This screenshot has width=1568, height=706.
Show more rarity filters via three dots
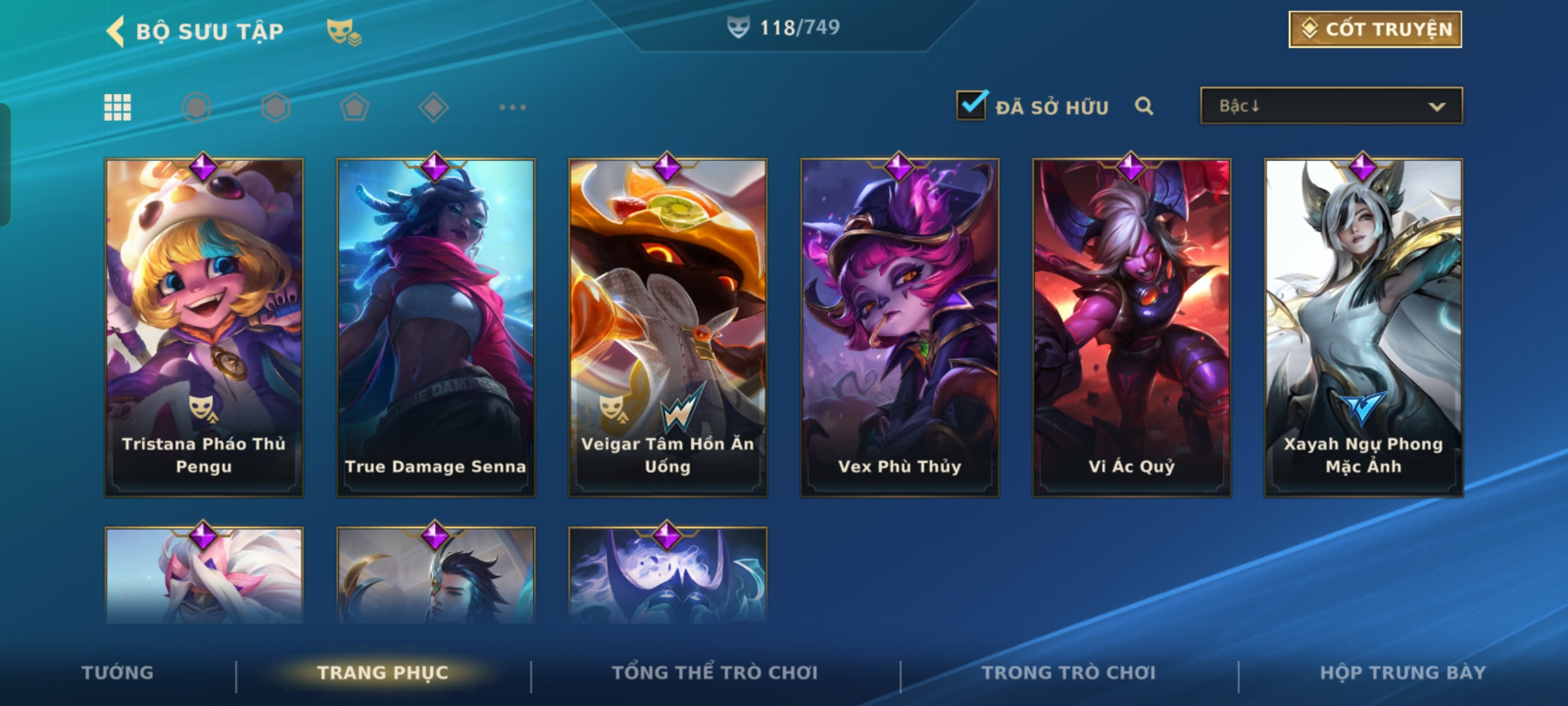512,107
